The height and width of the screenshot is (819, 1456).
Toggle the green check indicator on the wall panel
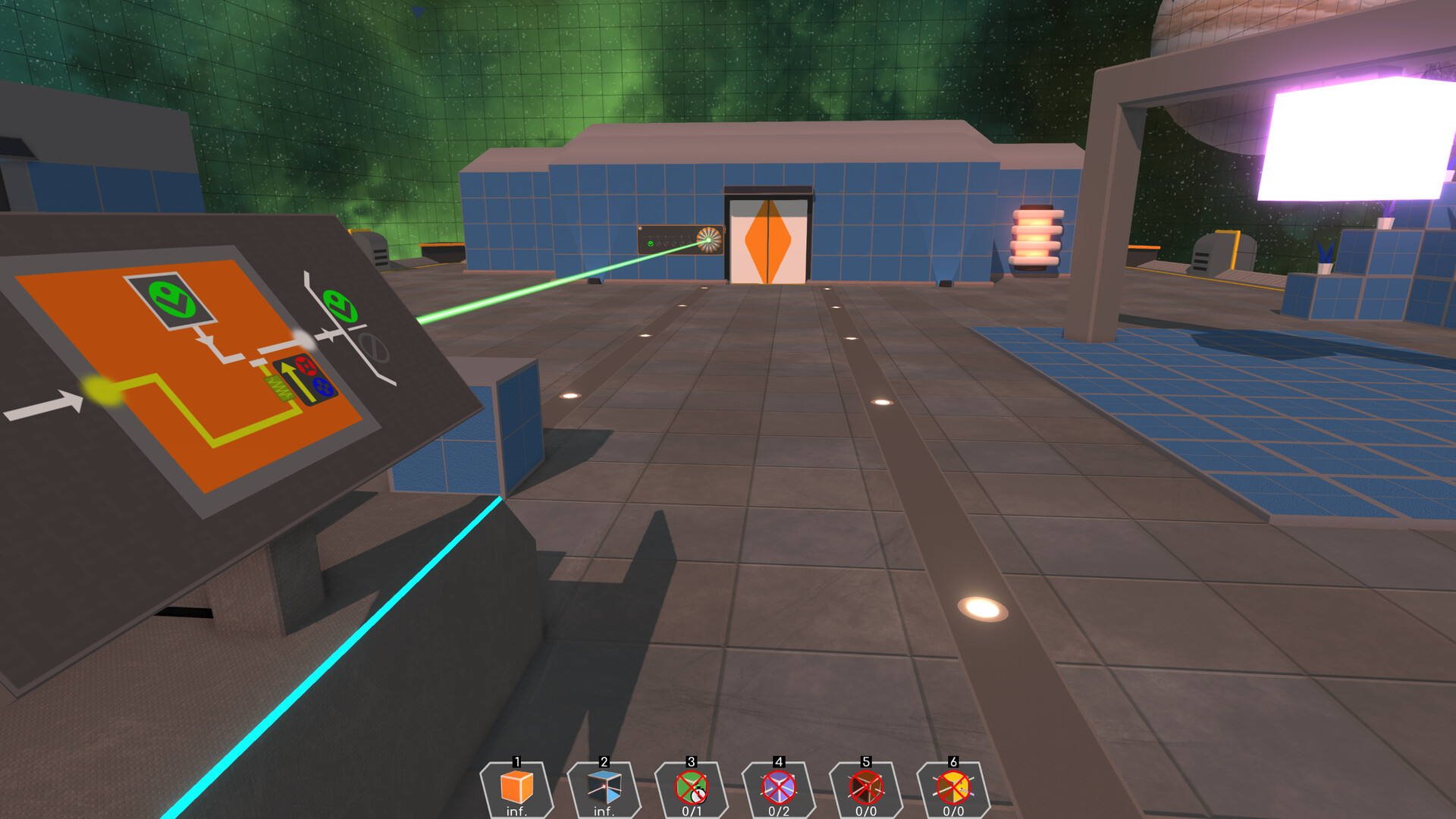[x=651, y=245]
